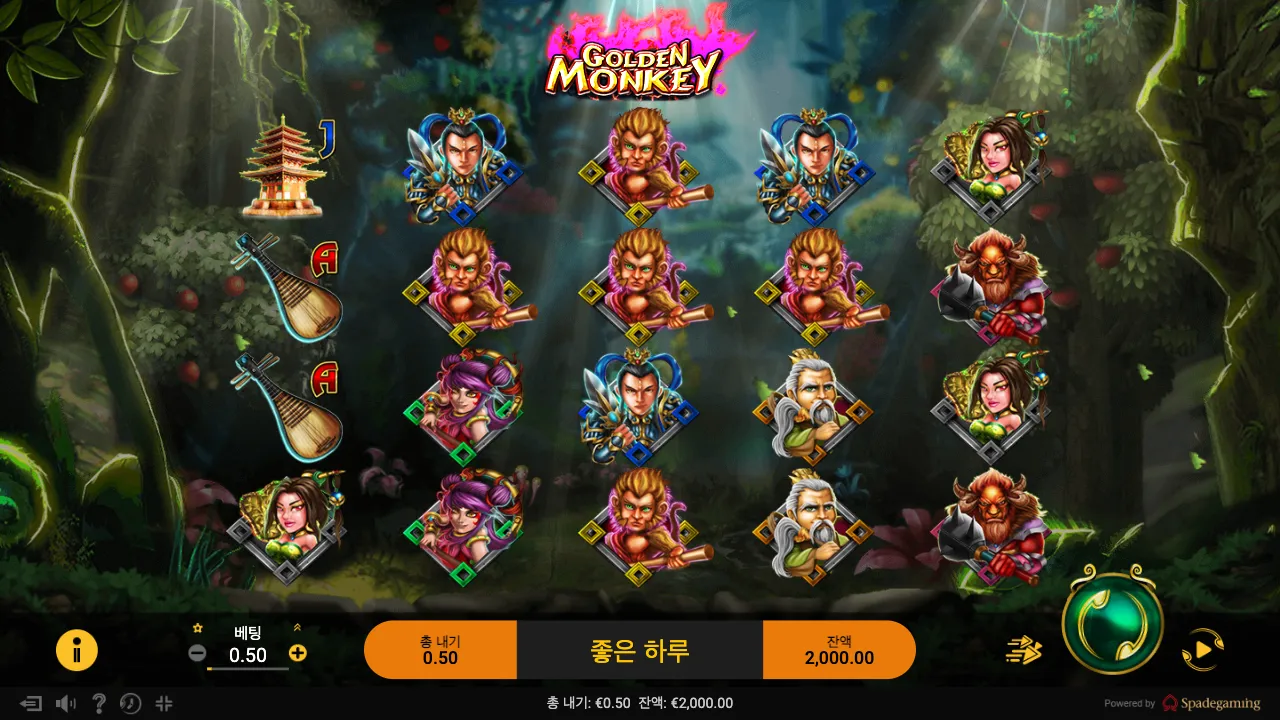Start Autoplay spins
1280x720 pixels.
[x=1200, y=650]
